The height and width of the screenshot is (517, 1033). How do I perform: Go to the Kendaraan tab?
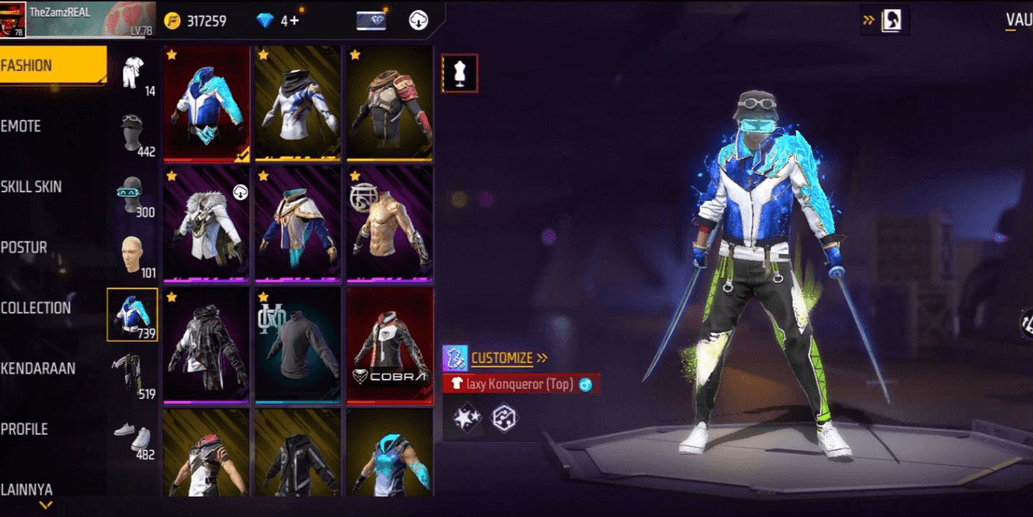38,368
